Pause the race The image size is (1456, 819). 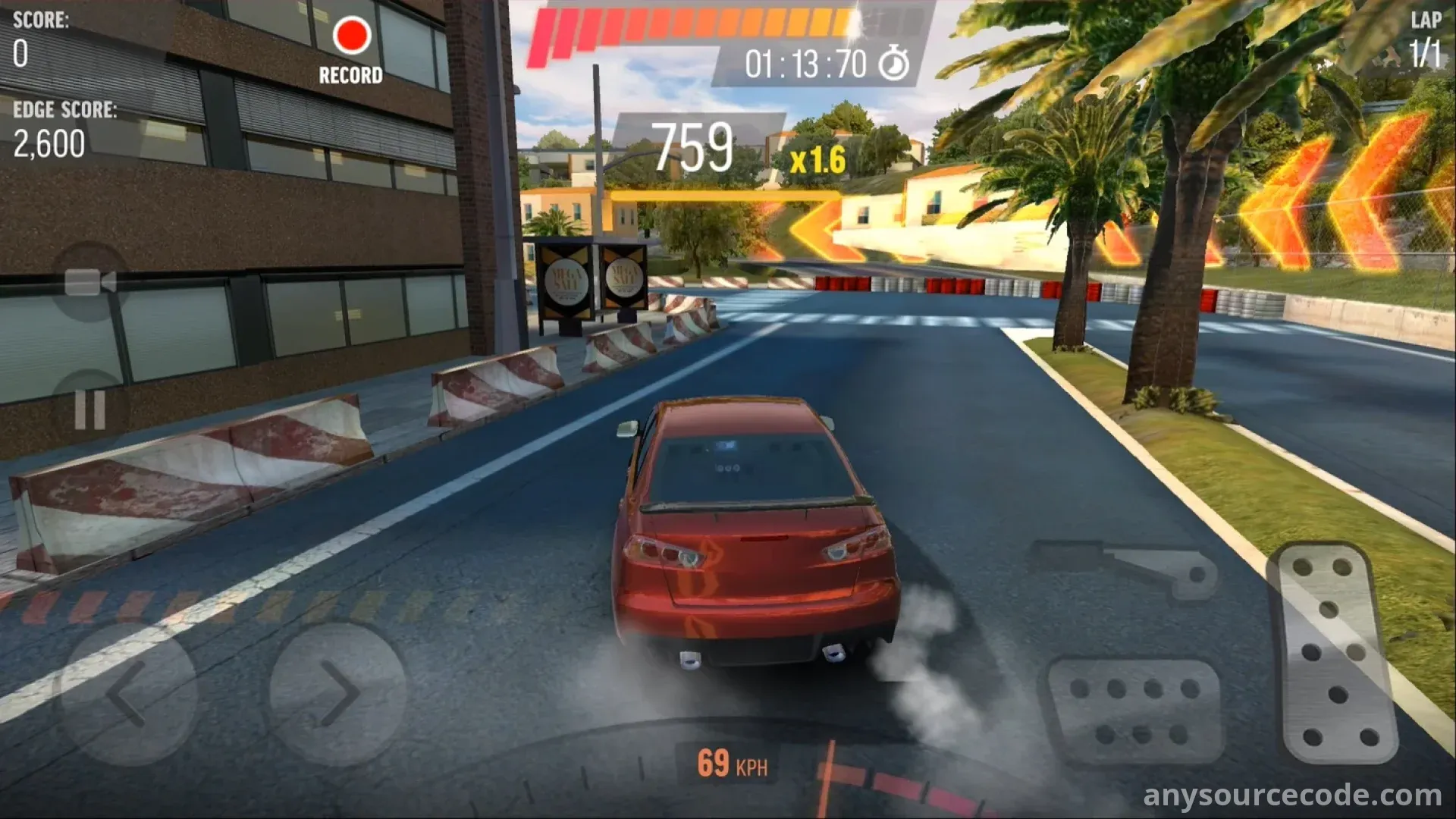click(89, 410)
